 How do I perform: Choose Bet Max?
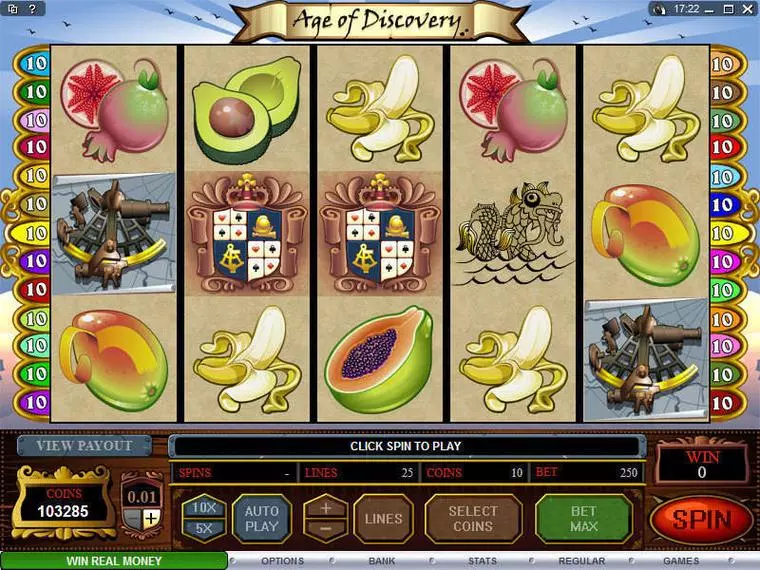click(584, 518)
